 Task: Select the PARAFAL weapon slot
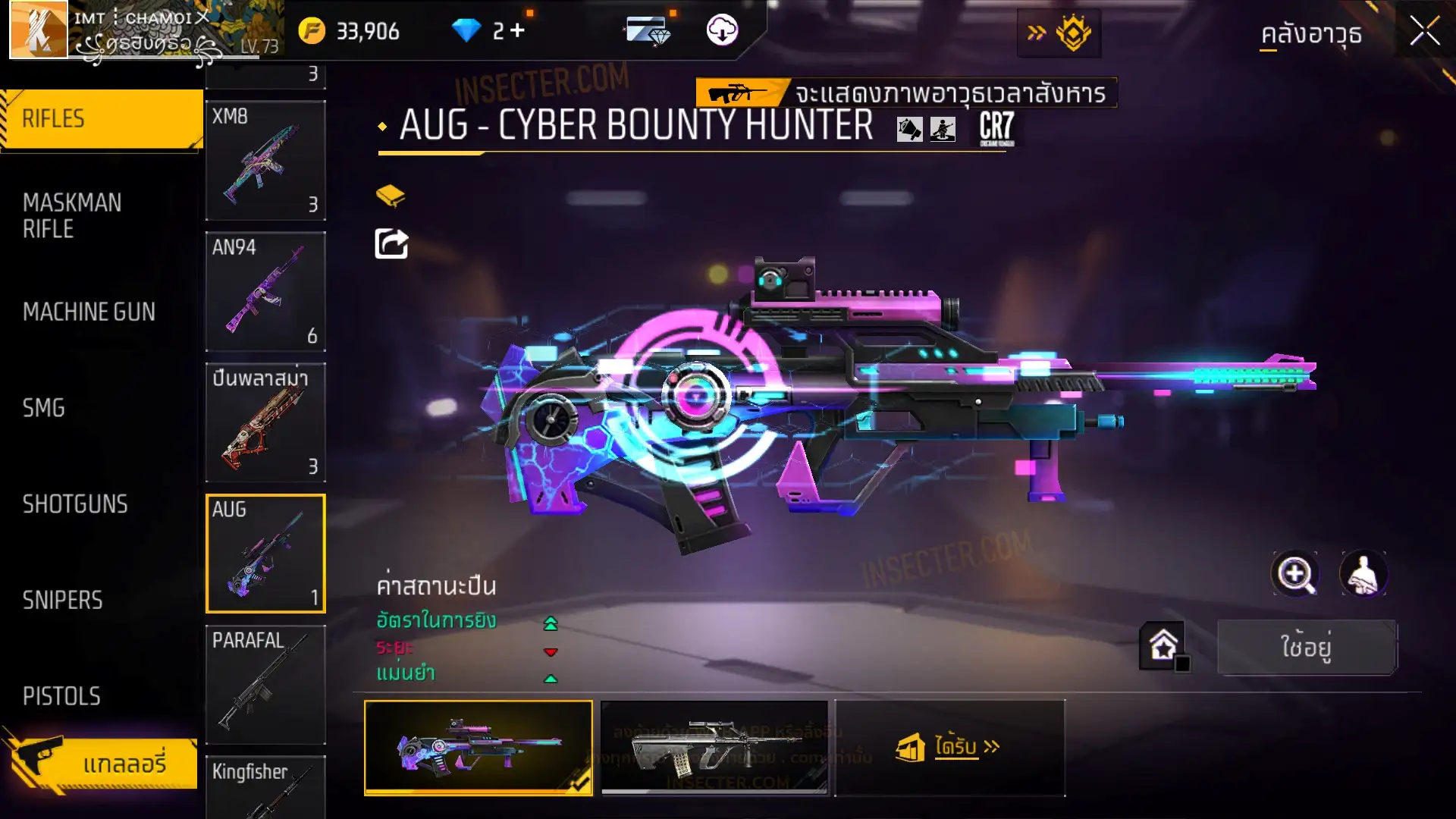click(265, 685)
